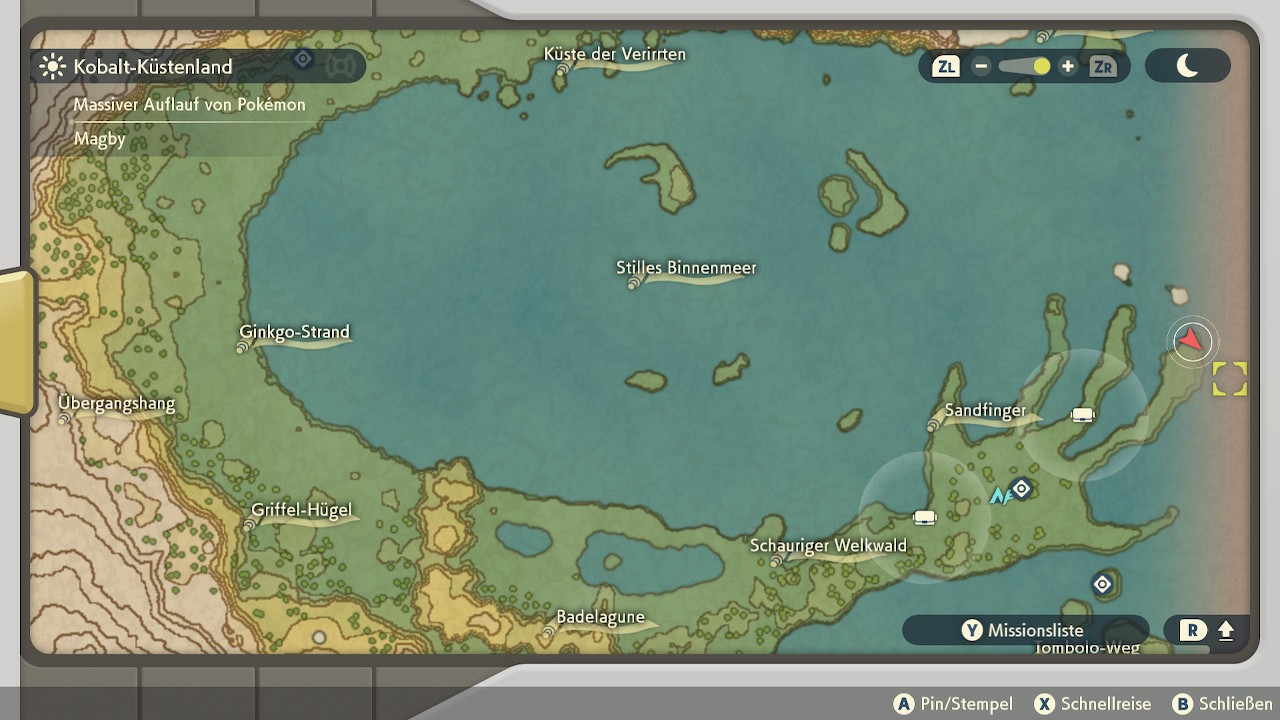
Task: Zoom out the map with minus button
Action: pos(981,67)
